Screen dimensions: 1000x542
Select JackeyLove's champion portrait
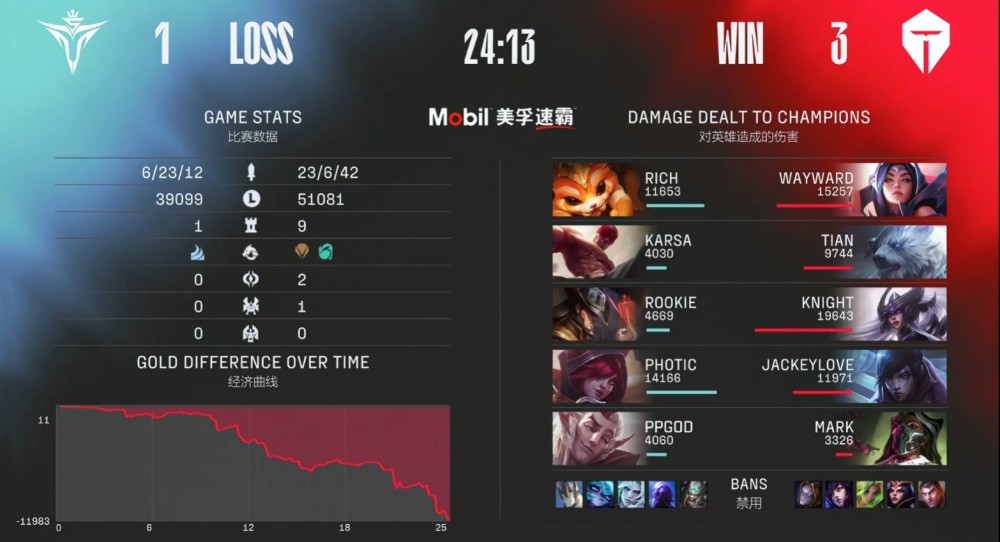pyautogui.click(x=902, y=376)
